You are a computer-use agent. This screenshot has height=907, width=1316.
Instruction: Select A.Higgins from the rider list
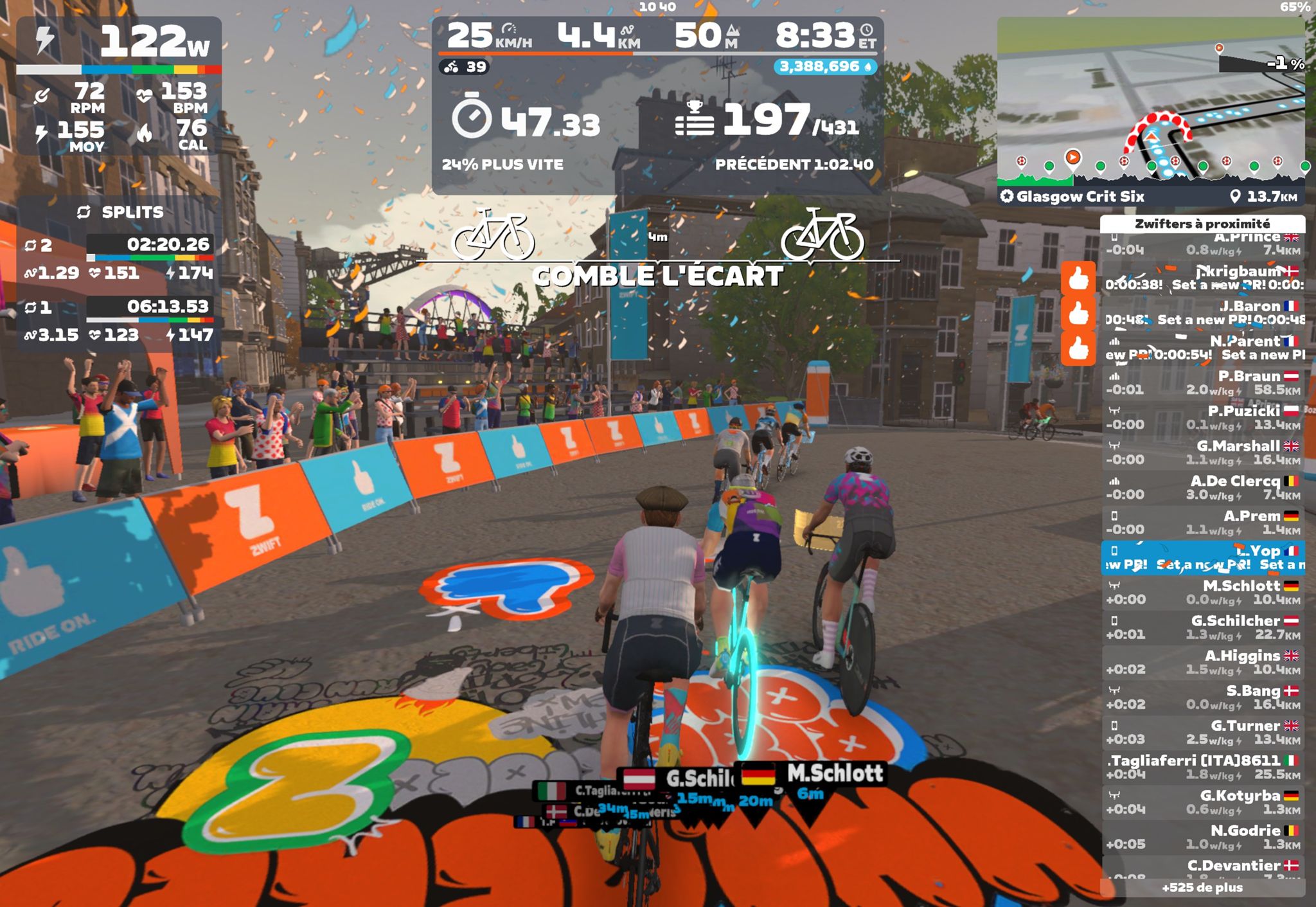pyautogui.click(x=1202, y=663)
